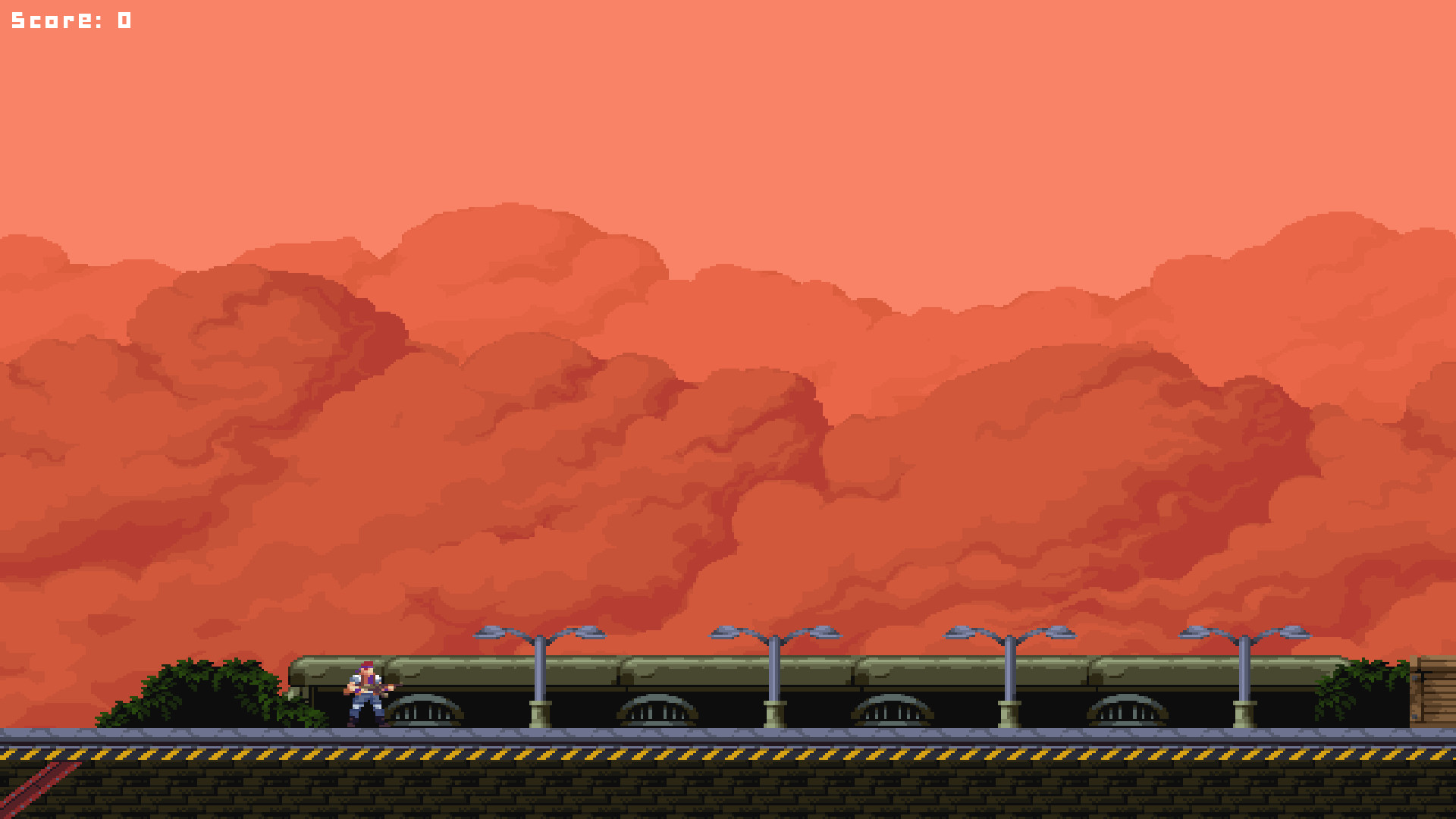This screenshot has width=1456, height=819.
Task: Click the second street lamp's double fixture
Action: (773, 634)
